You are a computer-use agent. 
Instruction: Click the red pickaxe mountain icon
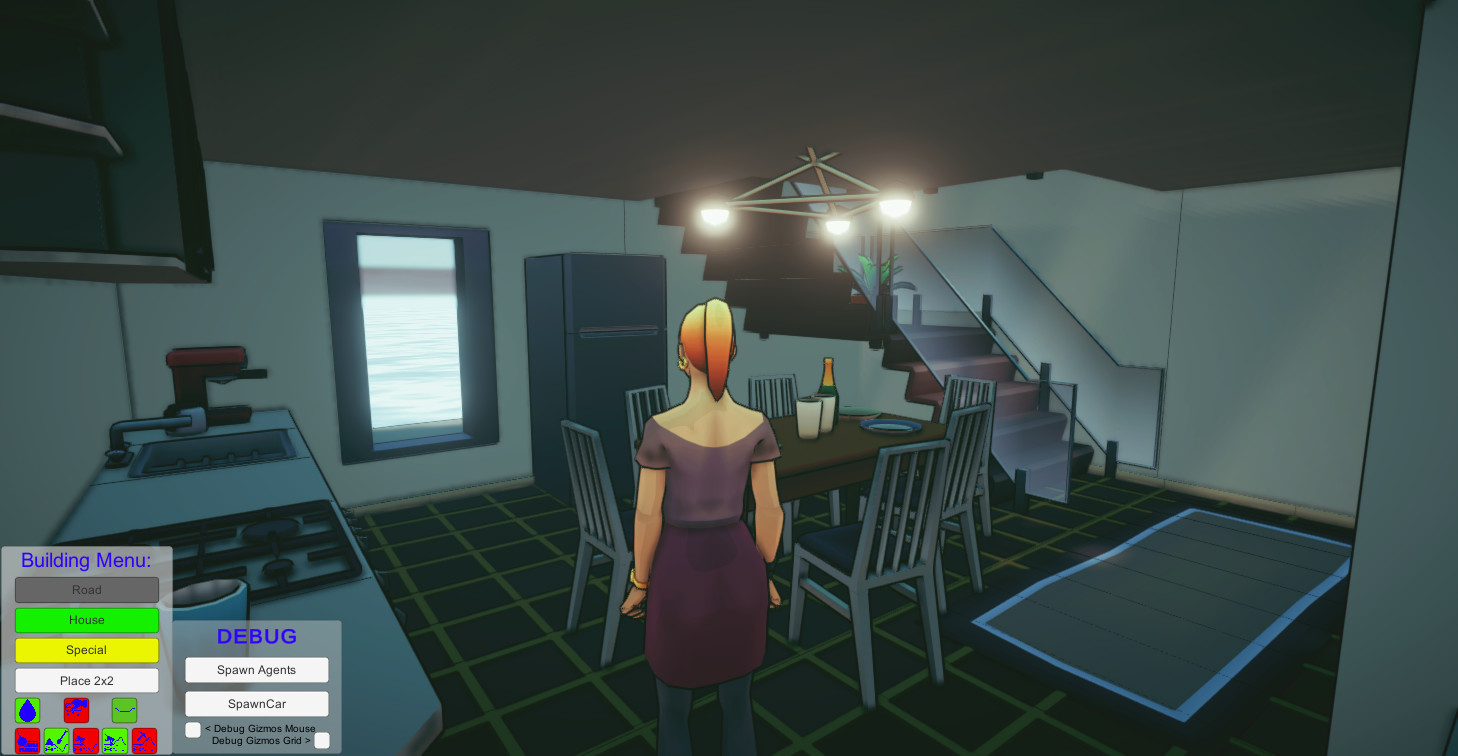(144, 740)
